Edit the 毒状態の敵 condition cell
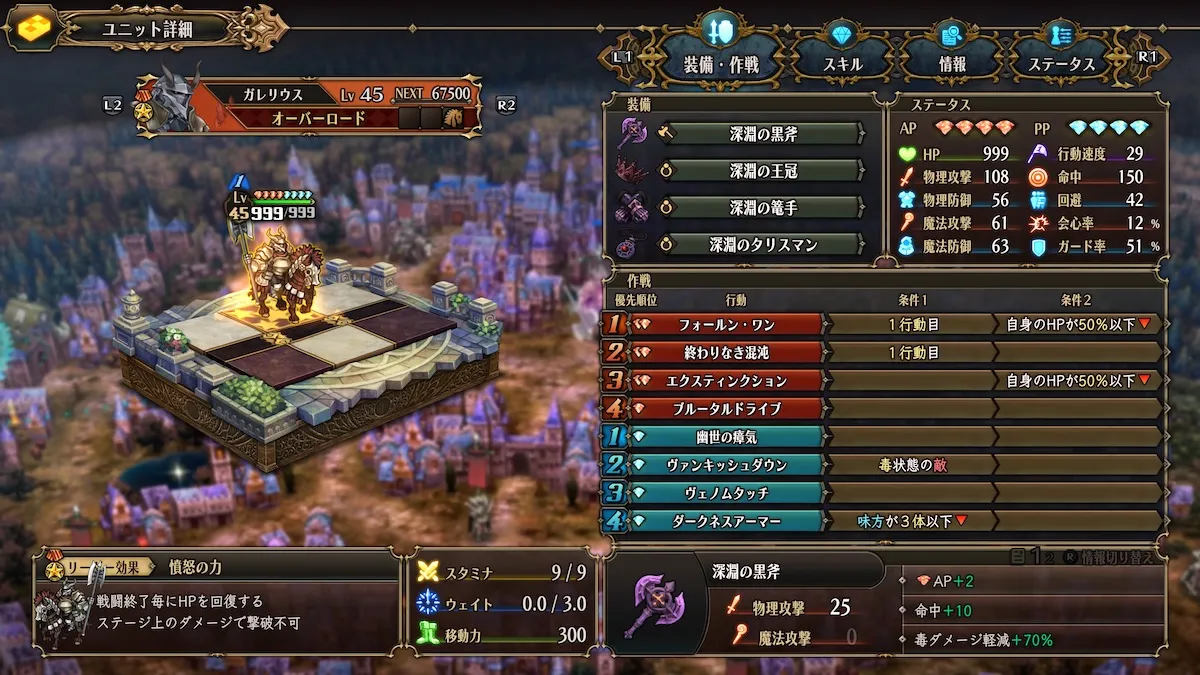 point(912,464)
